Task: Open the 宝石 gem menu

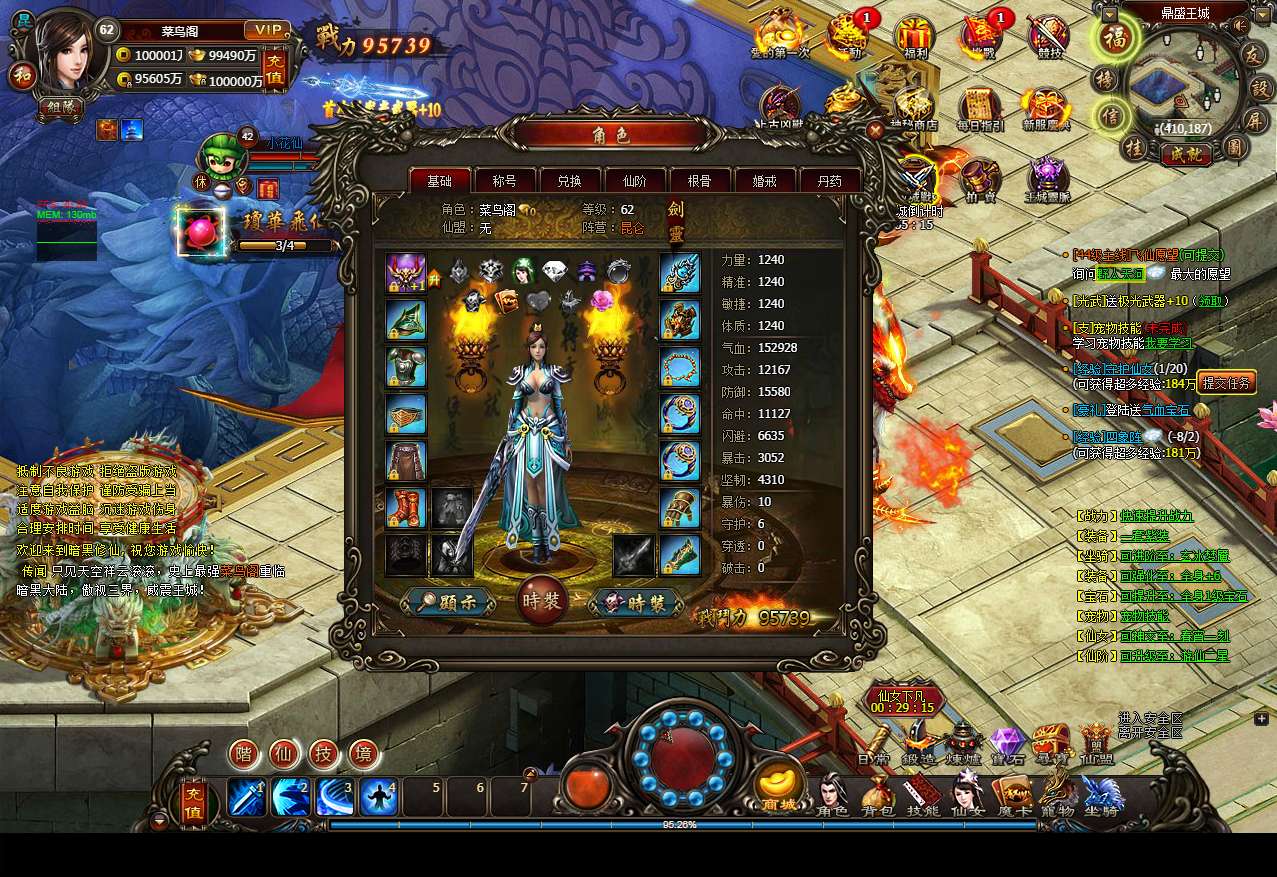Action: point(1008,746)
